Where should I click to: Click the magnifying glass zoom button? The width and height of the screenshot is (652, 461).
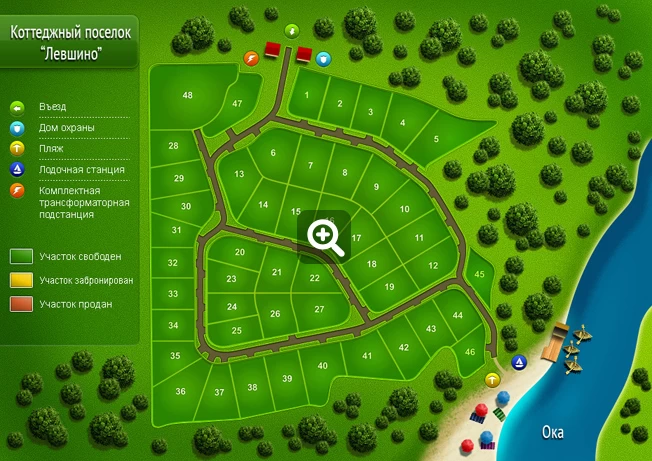325,236
